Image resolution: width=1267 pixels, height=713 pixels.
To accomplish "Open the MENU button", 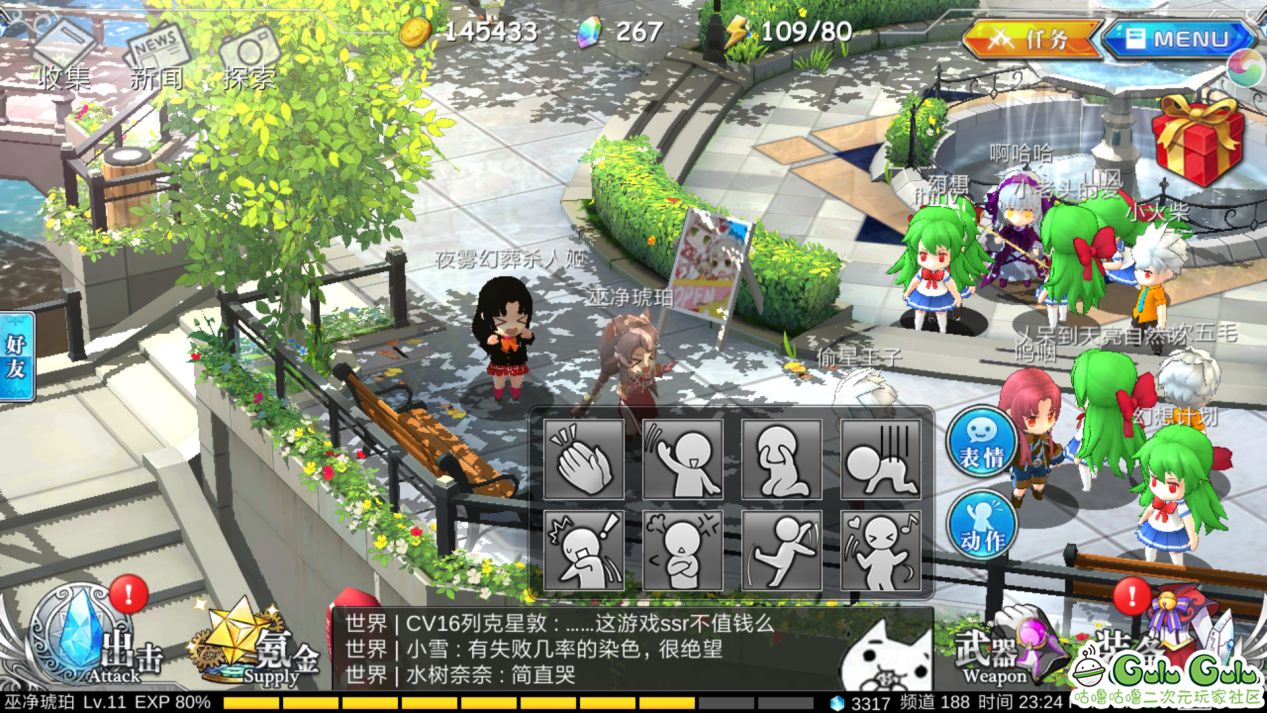I will [x=1178, y=40].
